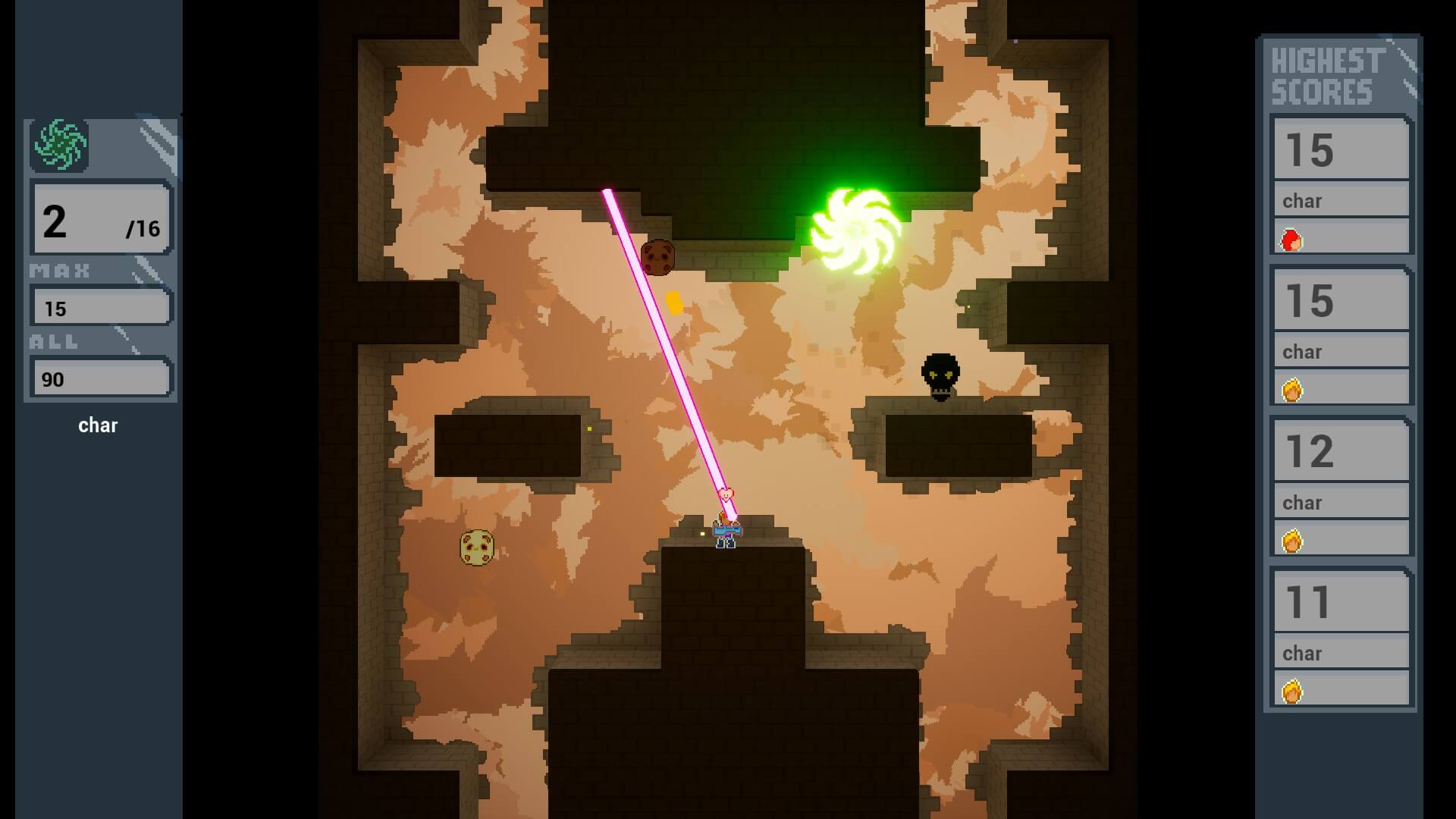Click the red character portrait in top score entry

point(1291,238)
